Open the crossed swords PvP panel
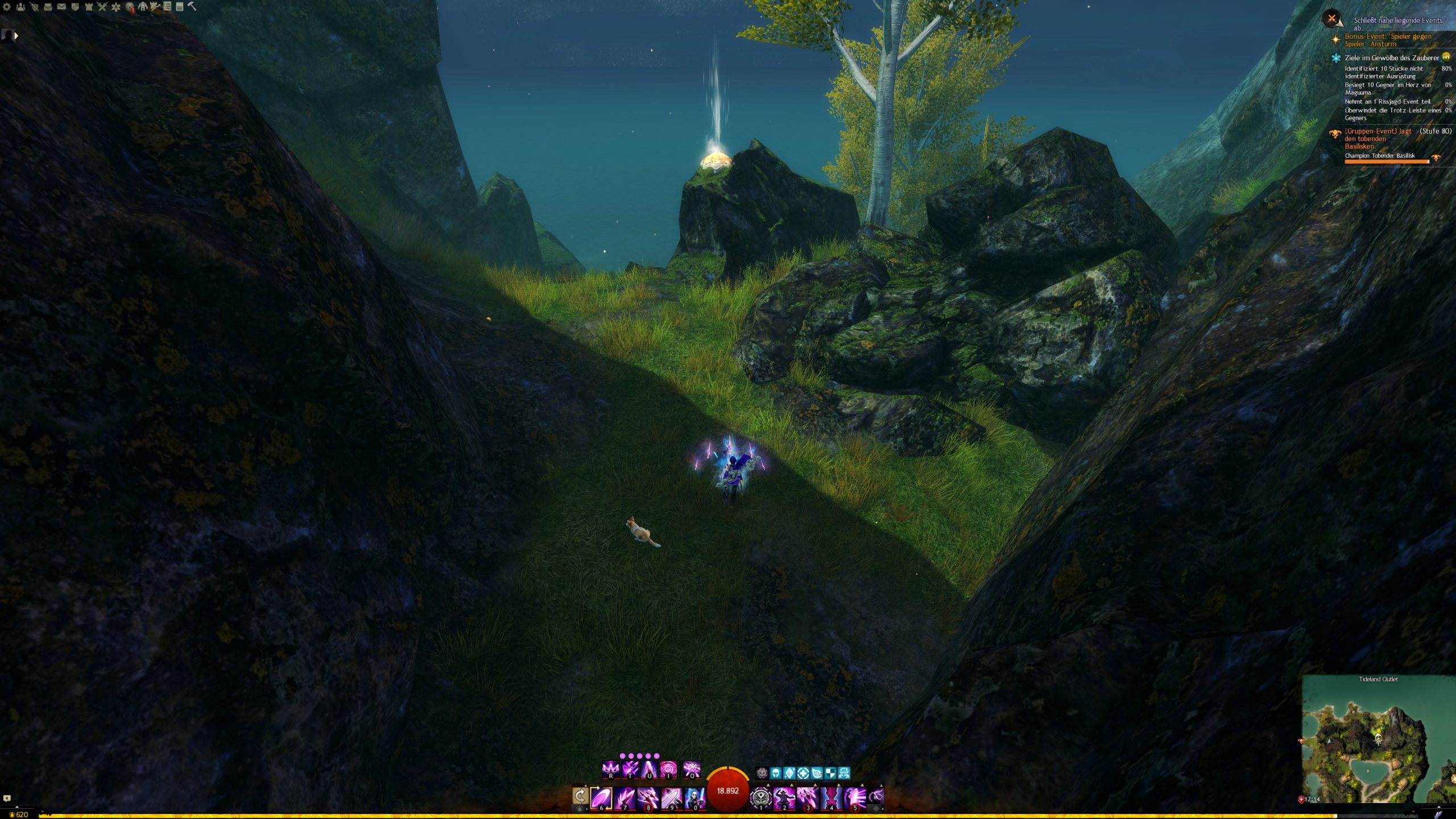The width and height of the screenshot is (1456, 819). point(102,7)
